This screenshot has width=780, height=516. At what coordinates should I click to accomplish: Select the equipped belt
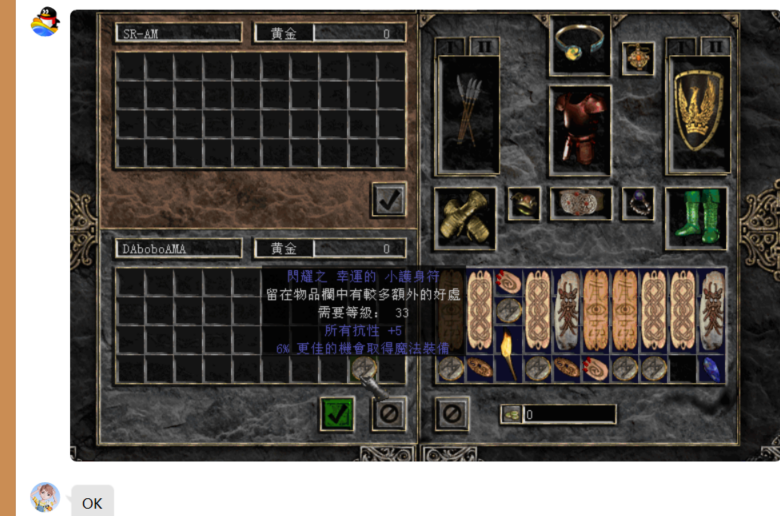[x=580, y=204]
